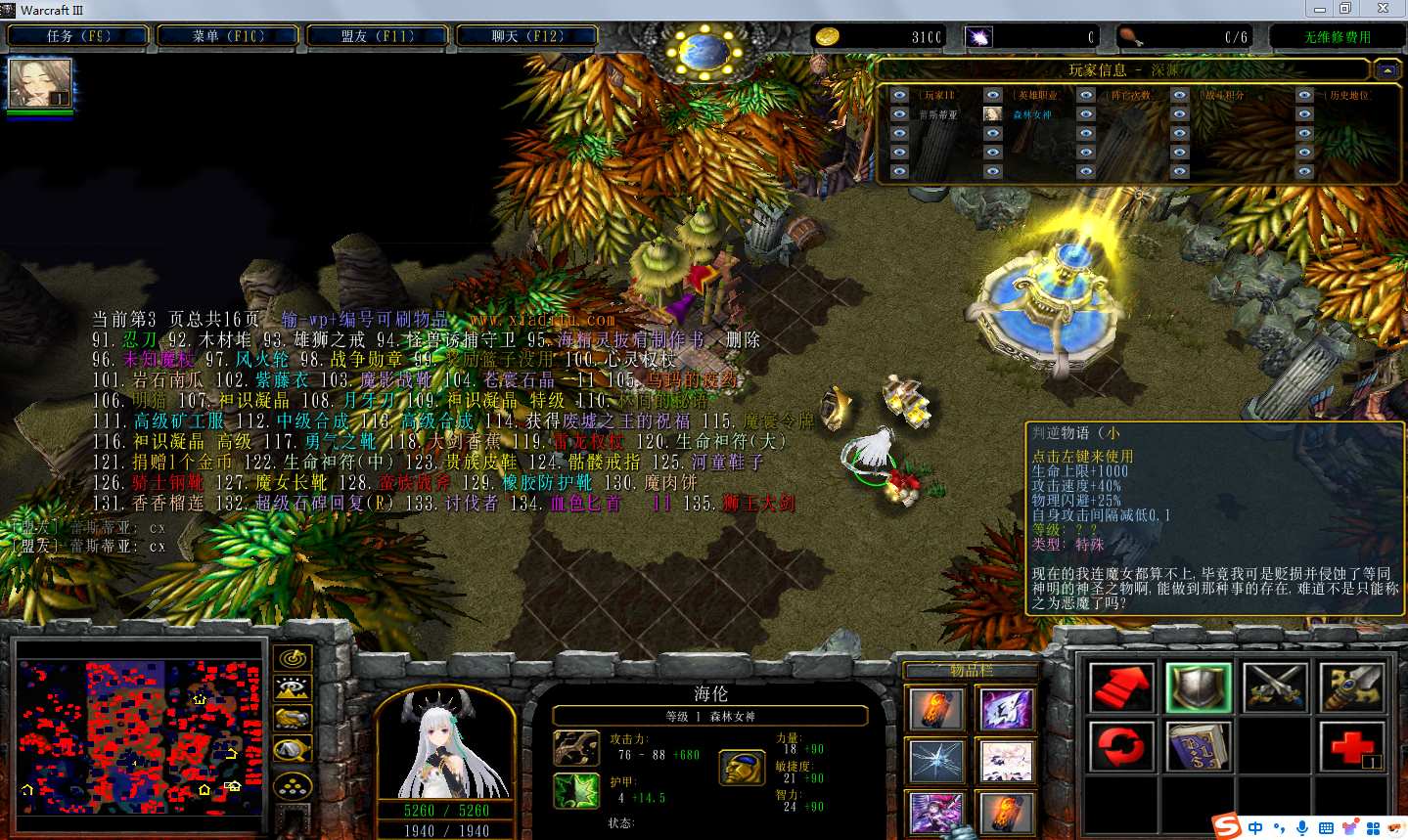The width and height of the screenshot is (1408, 840).
Task: Open the purple spellbook ability
Action: pyautogui.click(x=1199, y=747)
